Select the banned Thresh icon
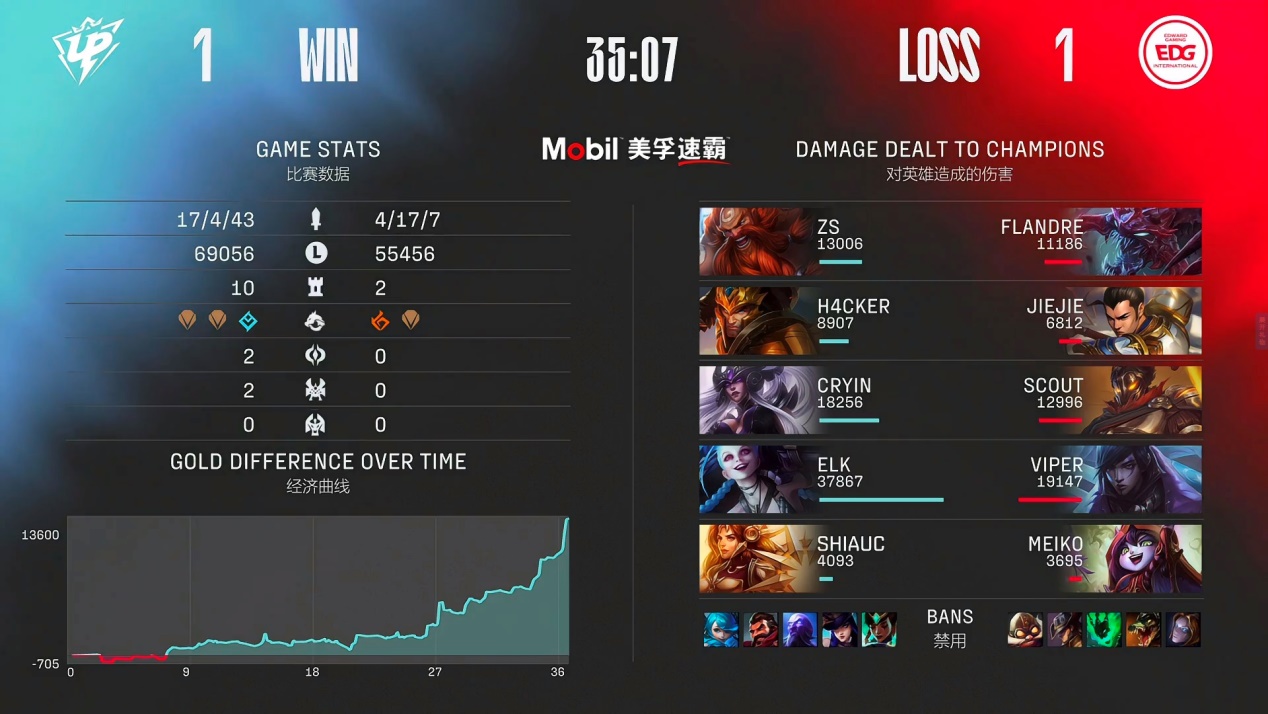The width and height of the screenshot is (1268, 714). pyautogui.click(x=1104, y=630)
